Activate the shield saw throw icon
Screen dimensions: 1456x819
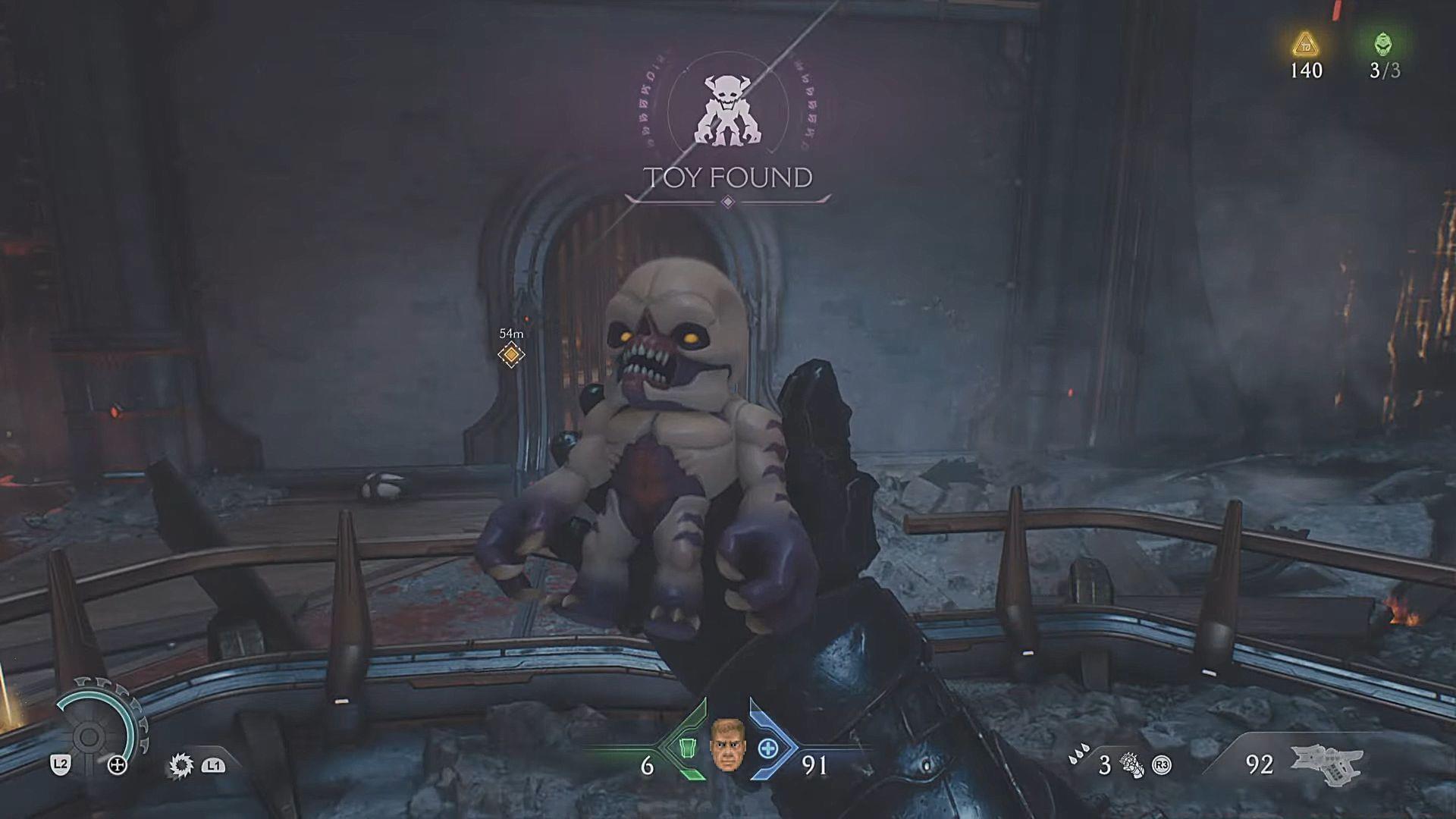(x=181, y=765)
